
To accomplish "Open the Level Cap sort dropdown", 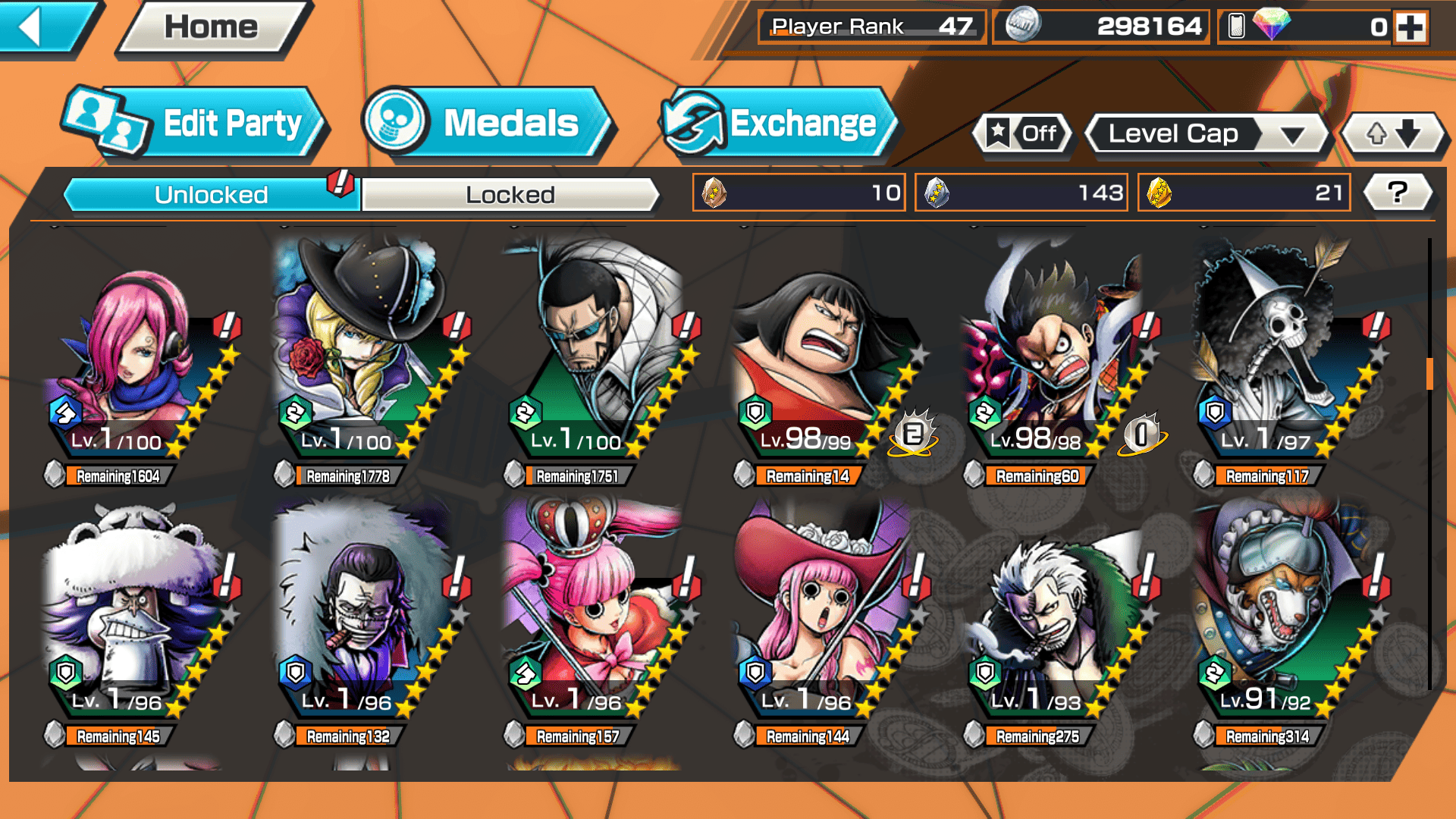I will click(x=1207, y=134).
